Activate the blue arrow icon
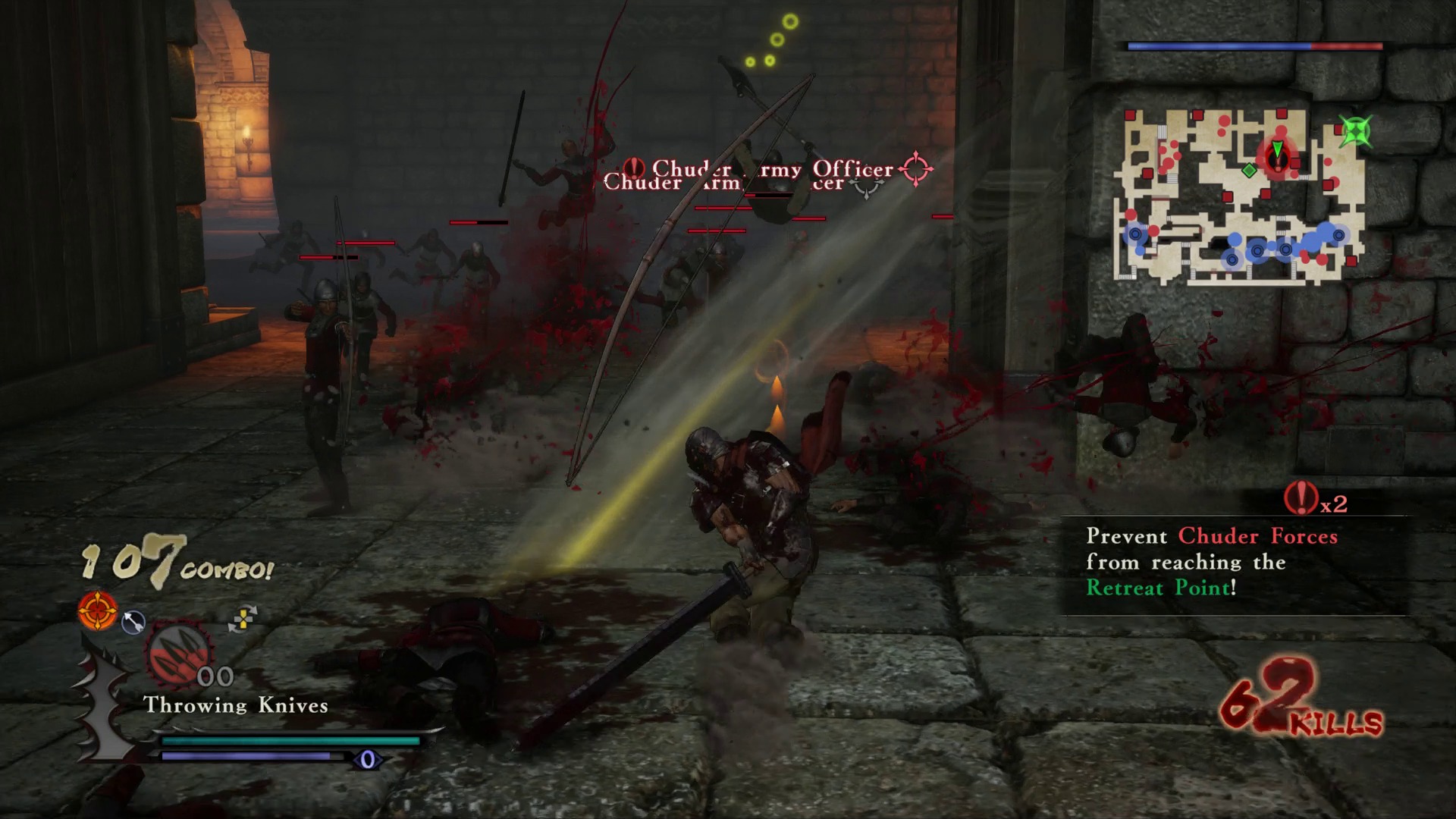1456x819 pixels. (133, 622)
